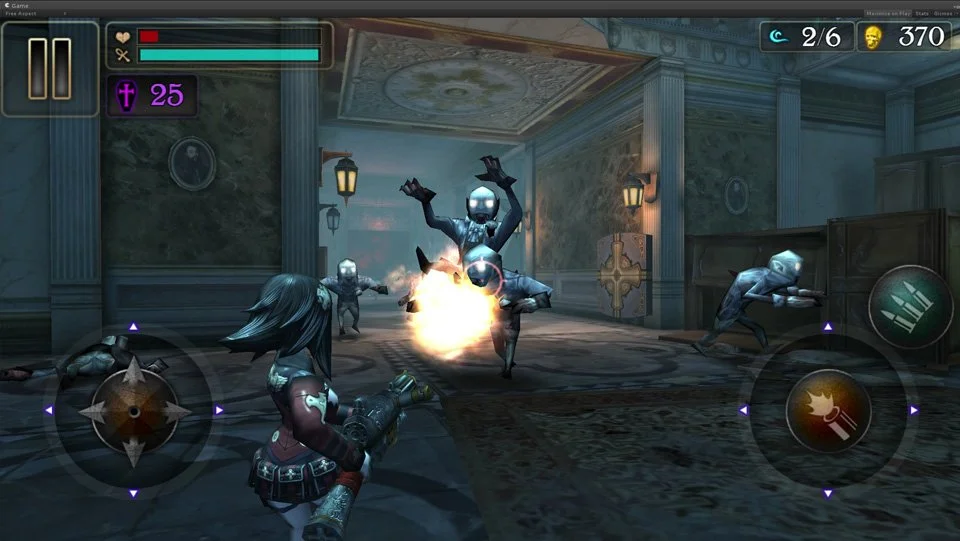The height and width of the screenshot is (541, 960).
Task: Pause the game with the pause button
Action: click(49, 68)
